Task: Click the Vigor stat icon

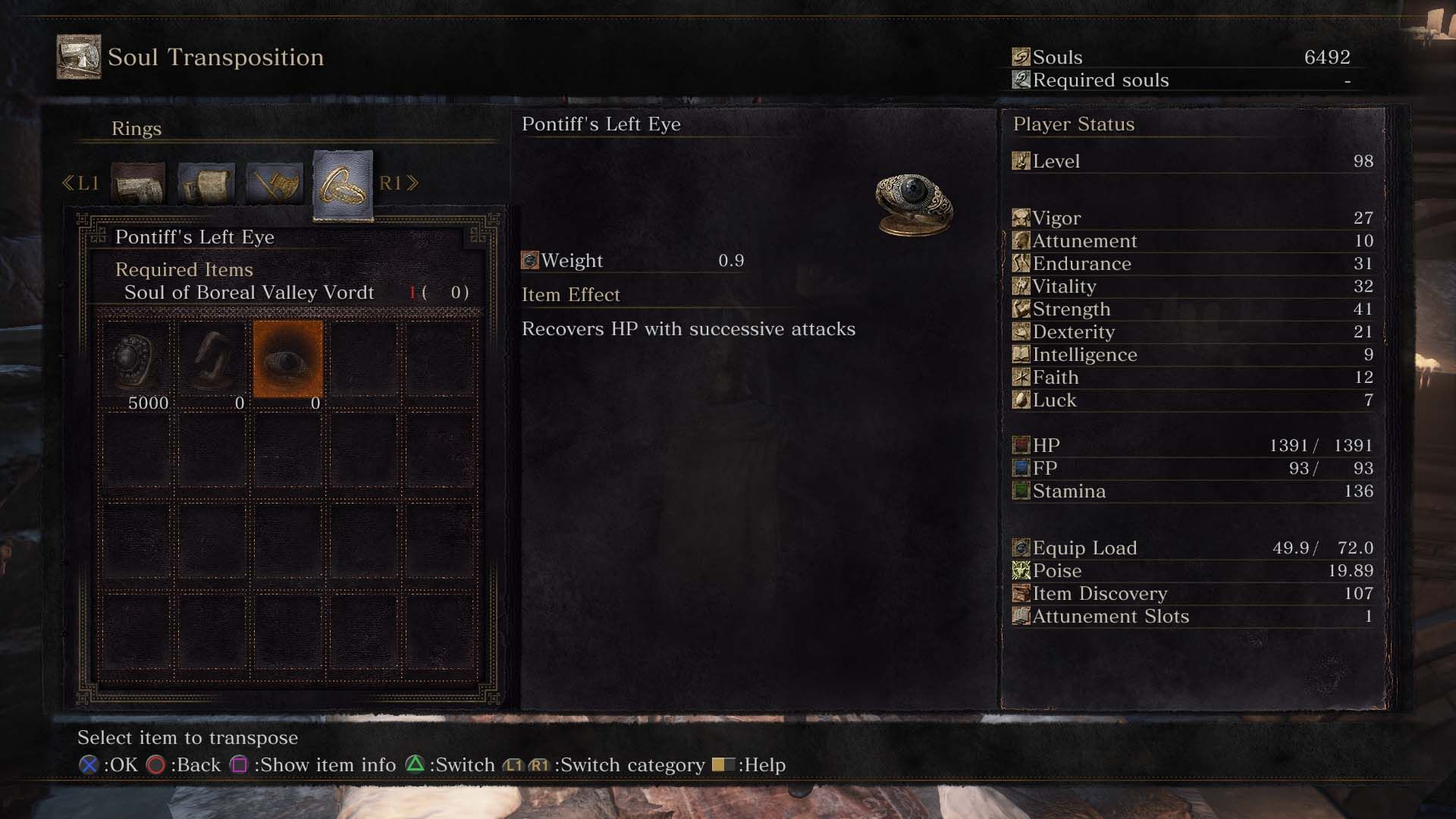Action: (x=1021, y=218)
